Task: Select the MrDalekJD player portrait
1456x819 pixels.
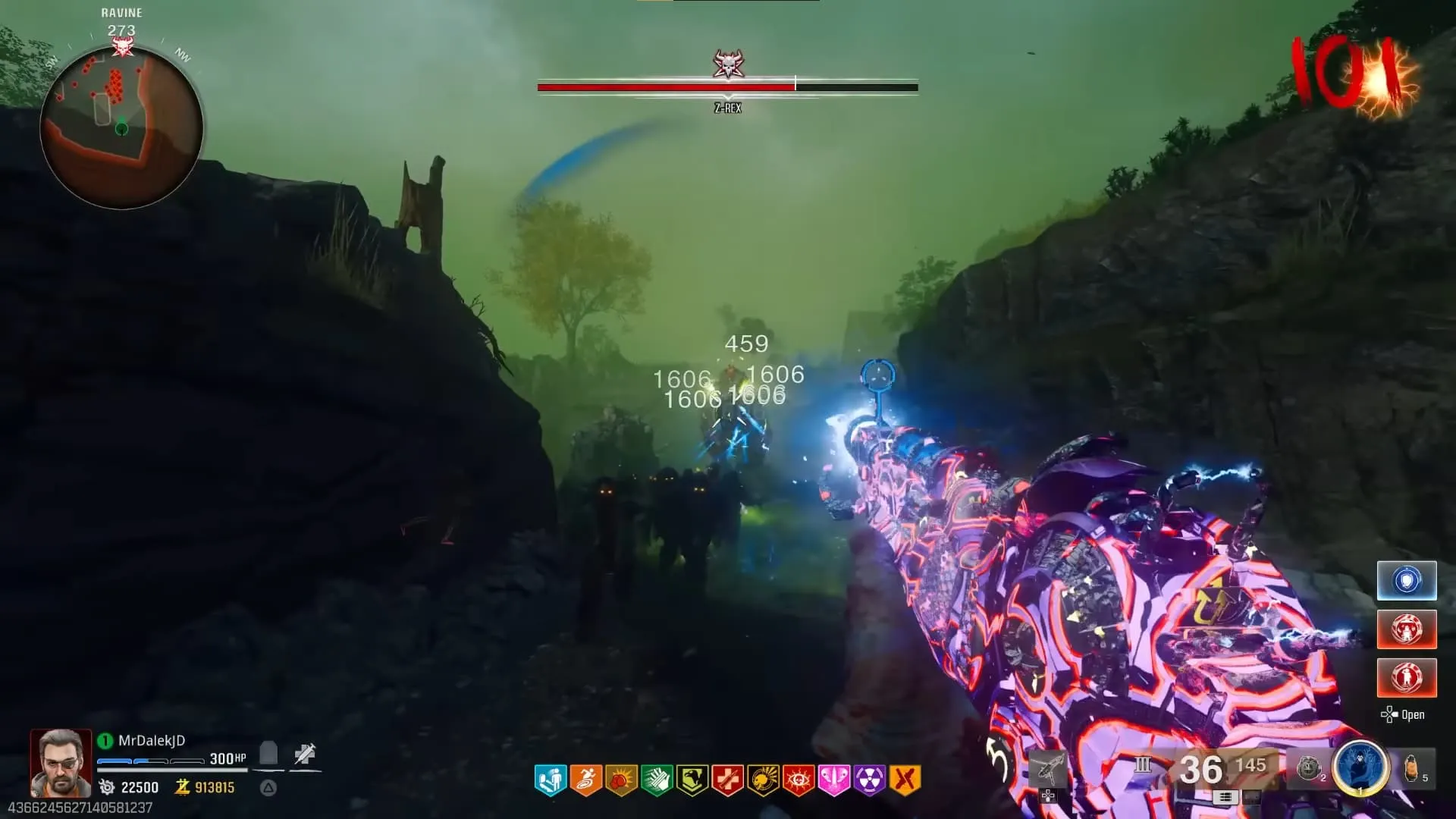Action: pos(61,762)
